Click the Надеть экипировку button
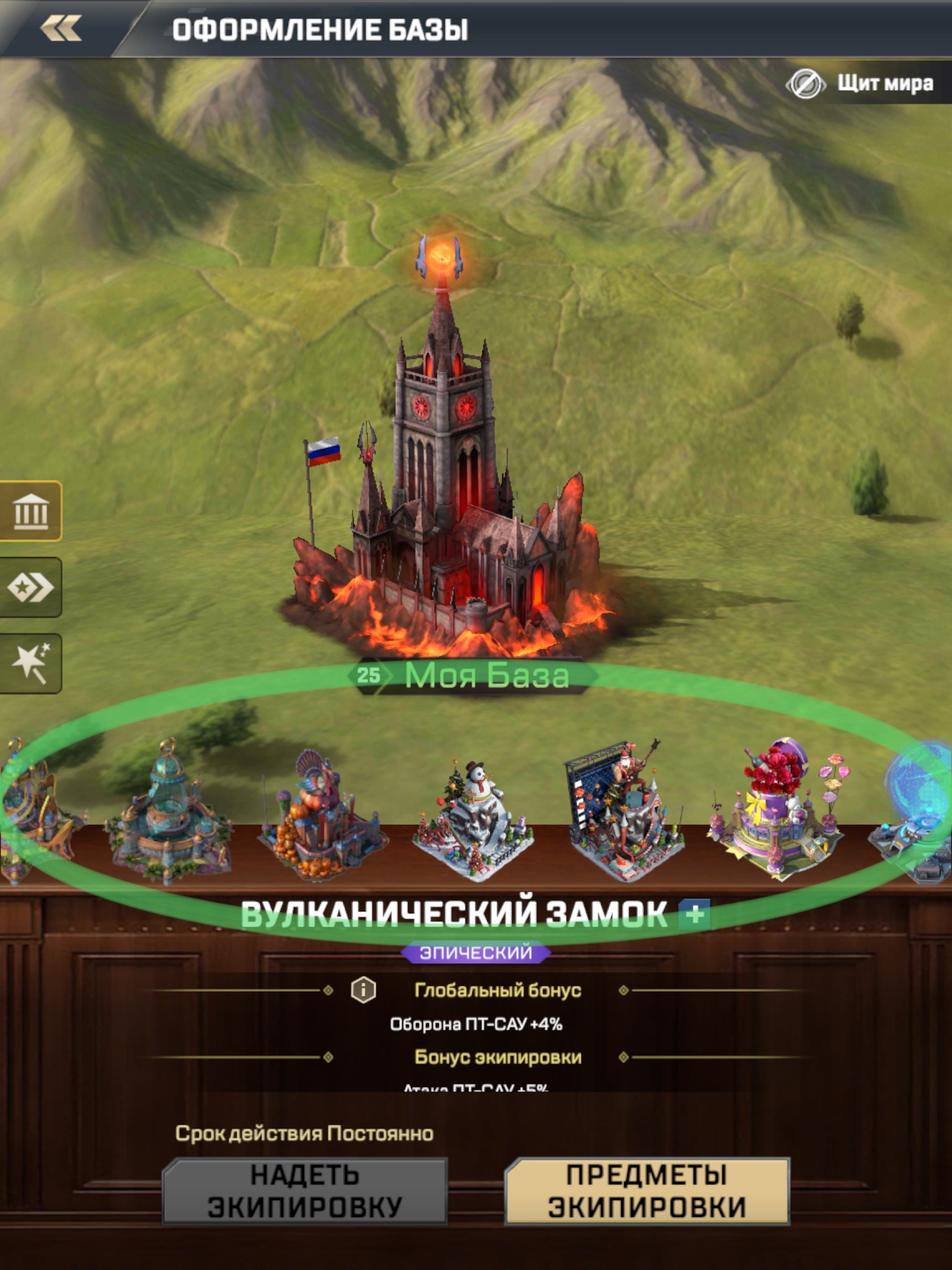 click(x=304, y=1191)
